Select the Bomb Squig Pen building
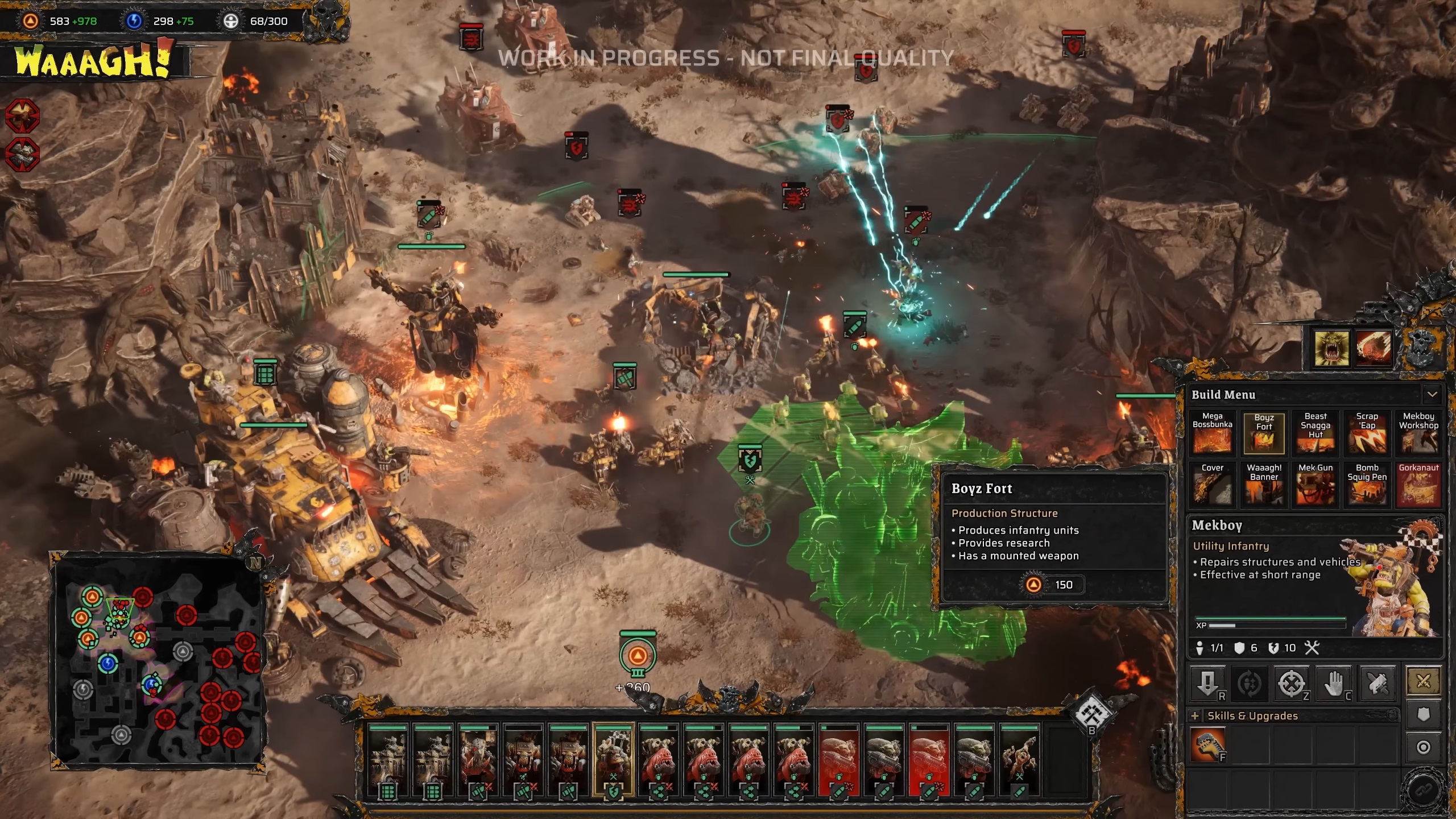Viewport: 1456px width, 819px height. pos(1367,485)
